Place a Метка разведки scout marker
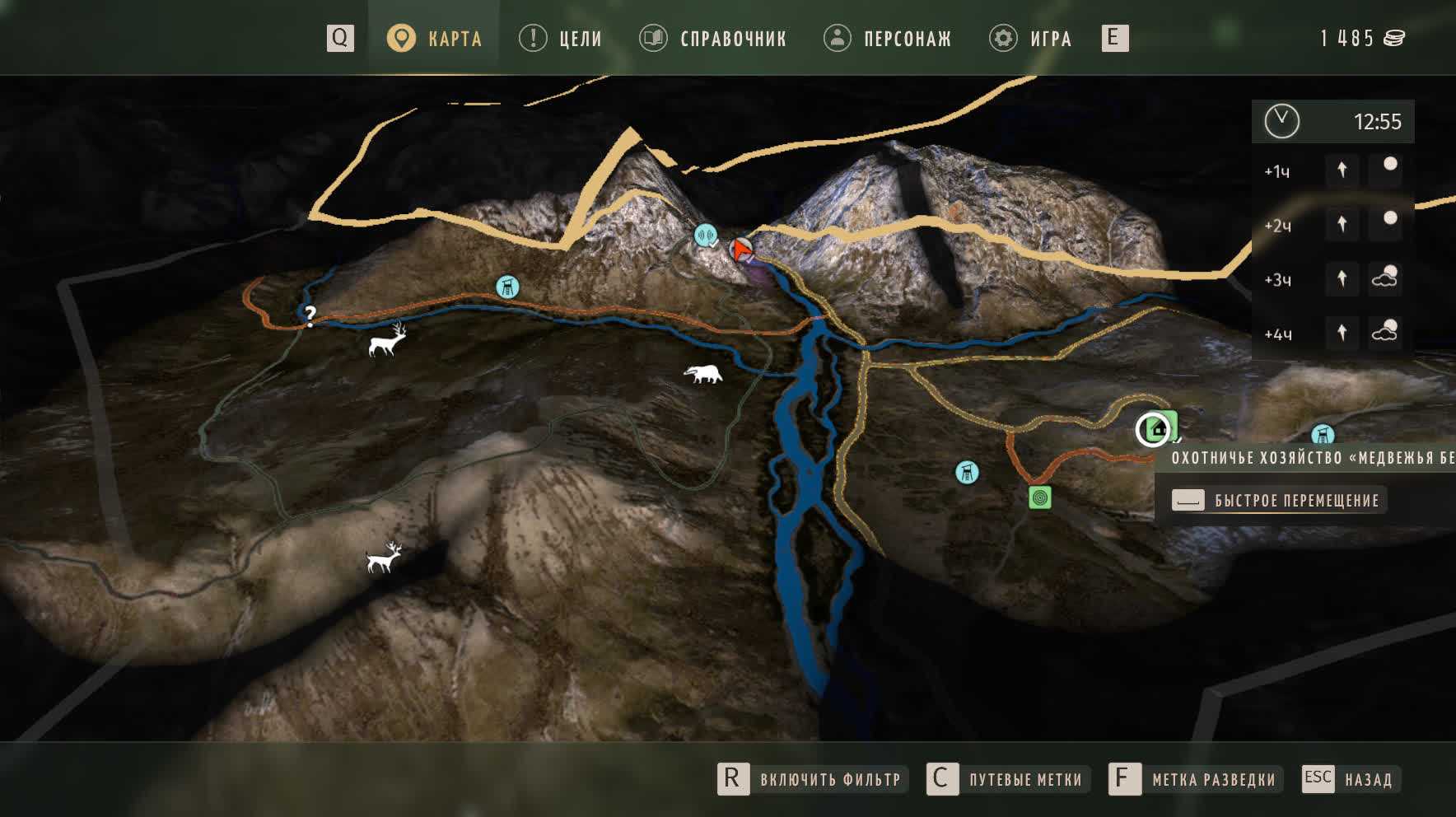The width and height of the screenshot is (1456, 817). pyautogui.click(x=1195, y=779)
